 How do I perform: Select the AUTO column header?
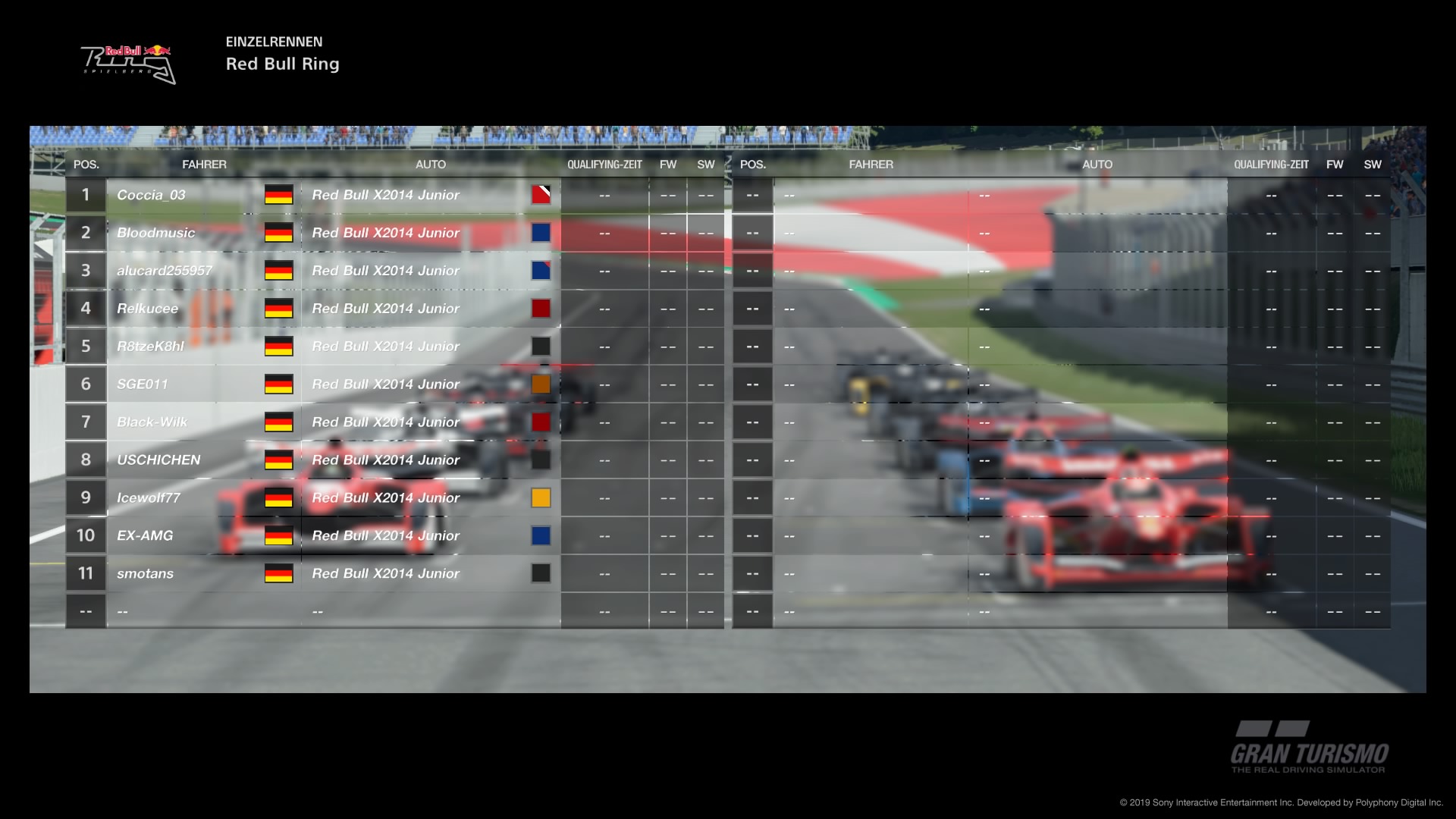click(x=430, y=164)
